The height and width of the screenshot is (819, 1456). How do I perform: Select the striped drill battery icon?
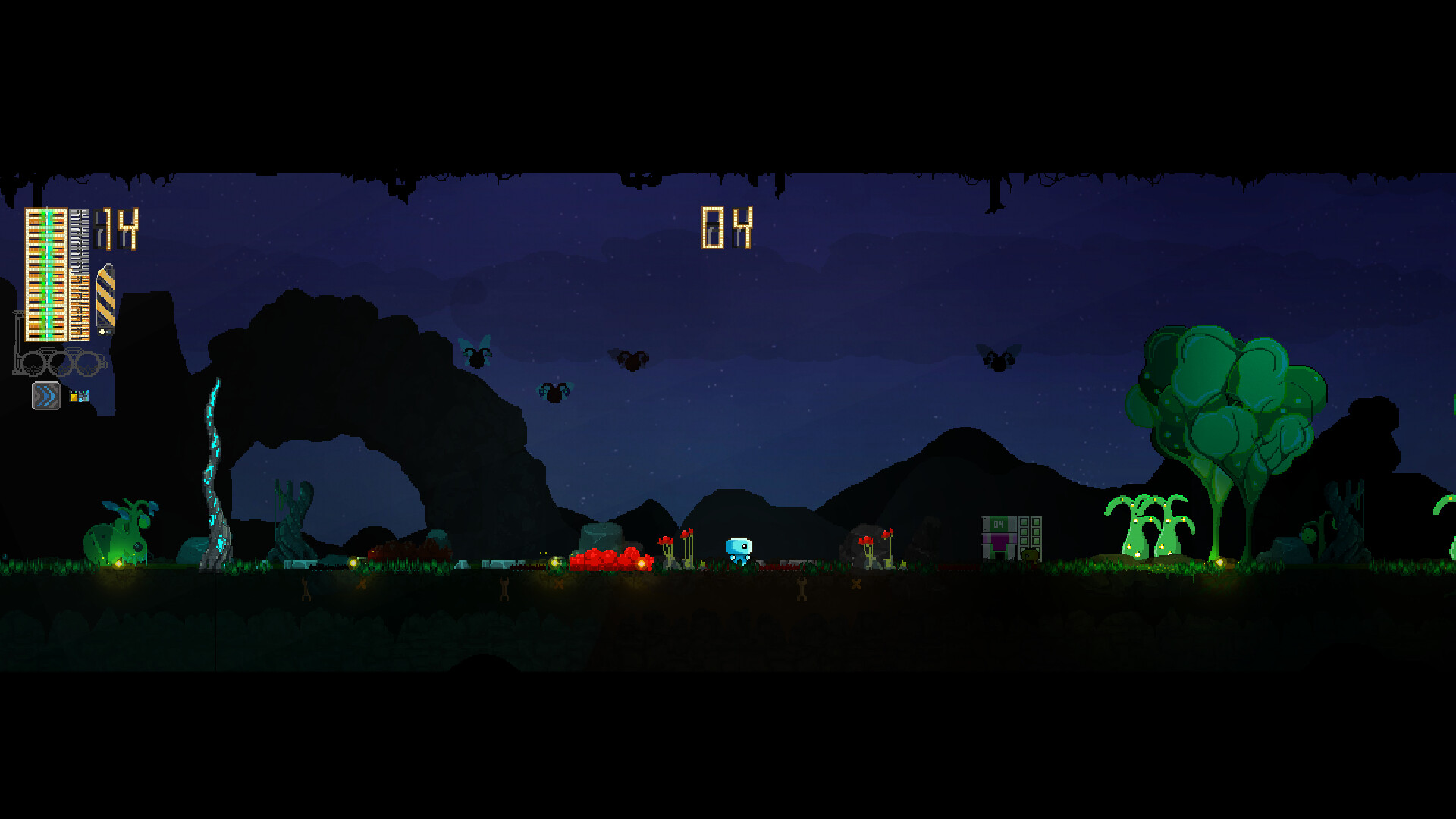[x=104, y=296]
